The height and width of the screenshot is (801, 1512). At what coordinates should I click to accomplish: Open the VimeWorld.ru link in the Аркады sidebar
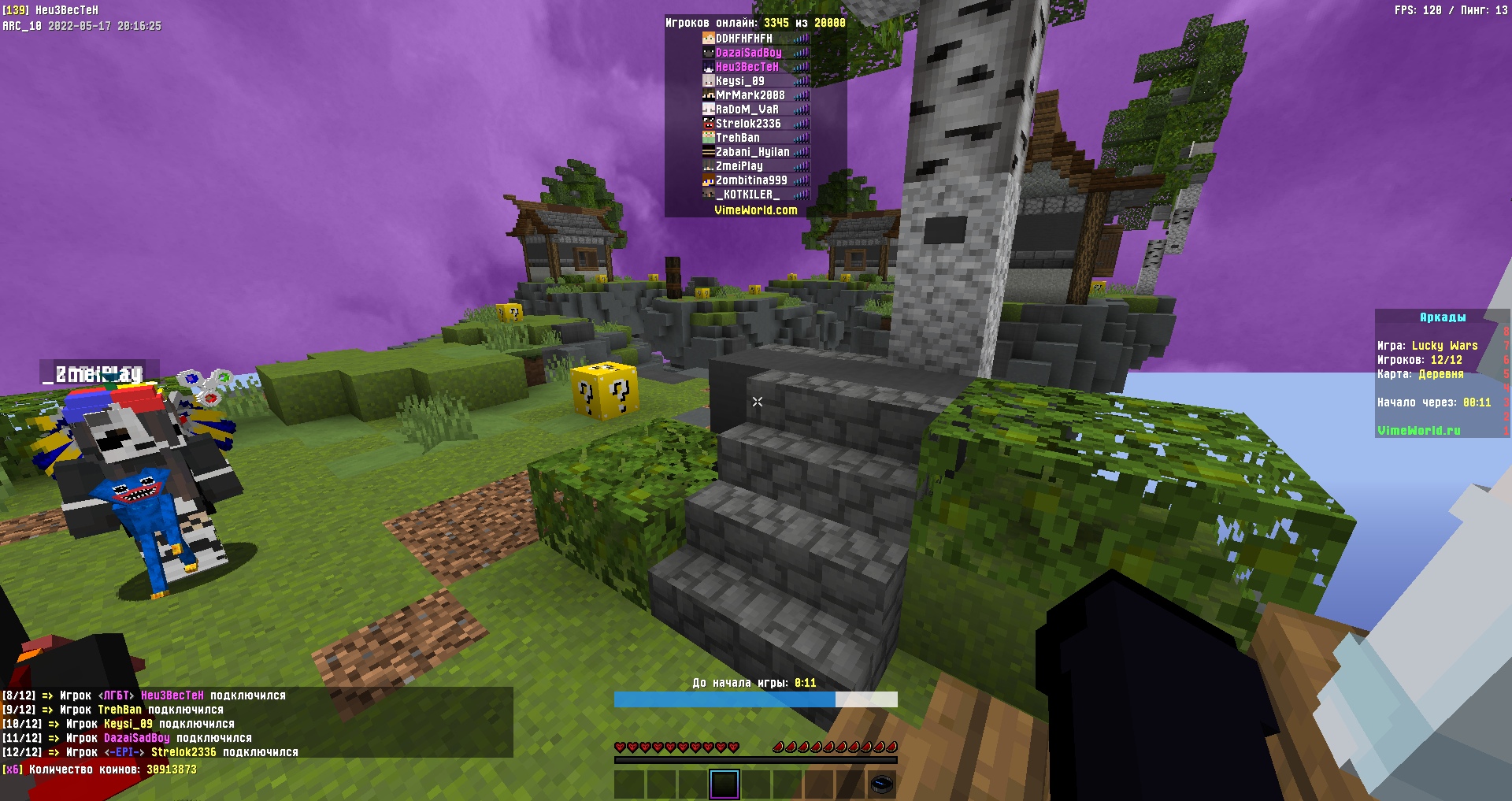(x=1417, y=430)
